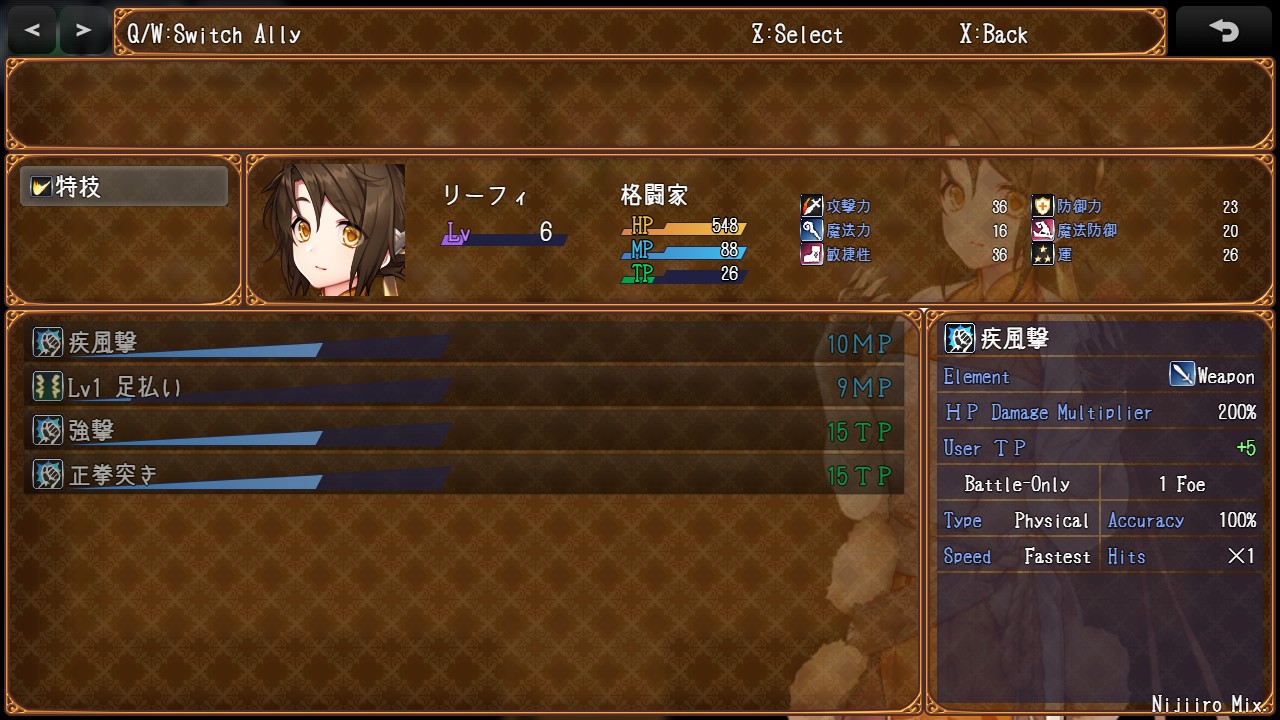The width and height of the screenshot is (1280, 720).
Task: Click the return arrow back button
Action: pyautogui.click(x=1224, y=31)
